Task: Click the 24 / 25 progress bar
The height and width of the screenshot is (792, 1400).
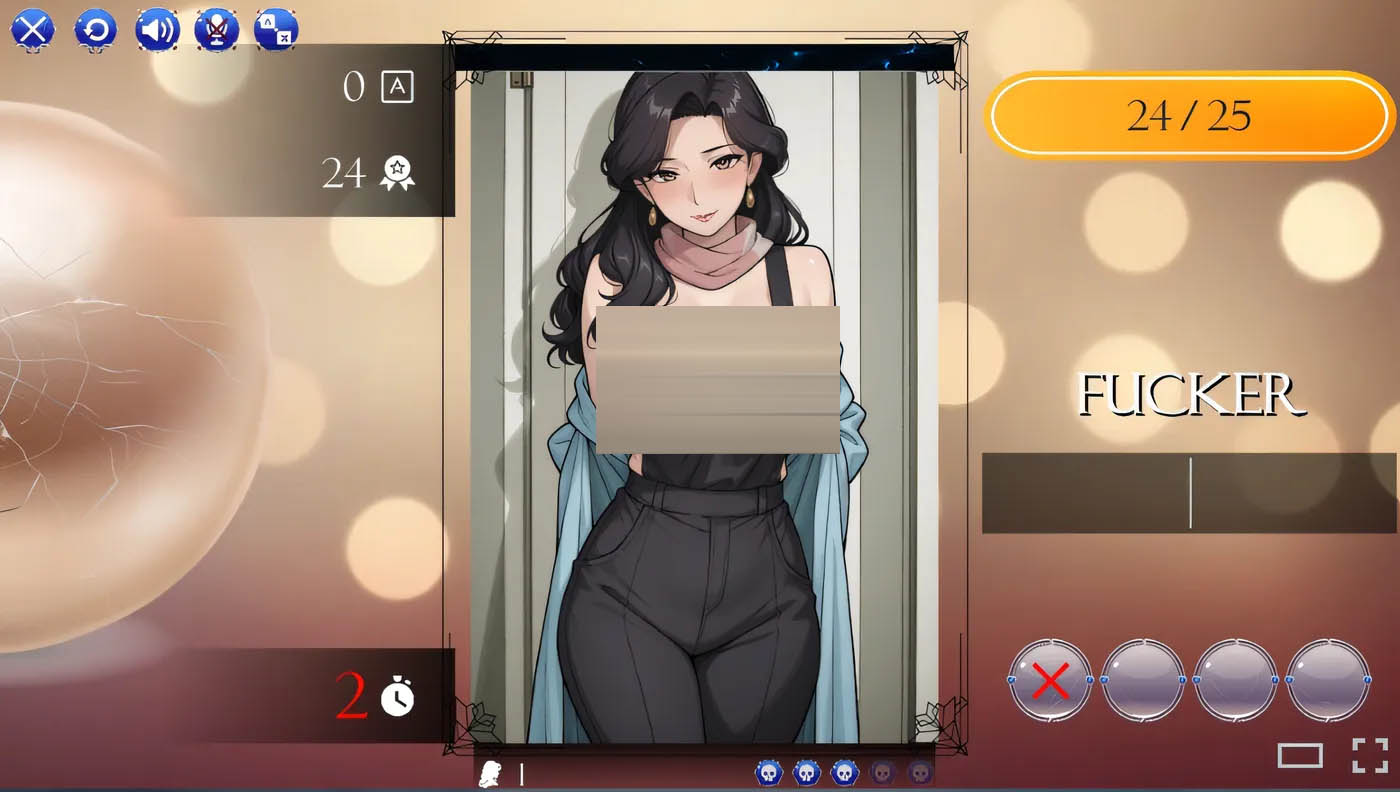Action: coord(1190,115)
